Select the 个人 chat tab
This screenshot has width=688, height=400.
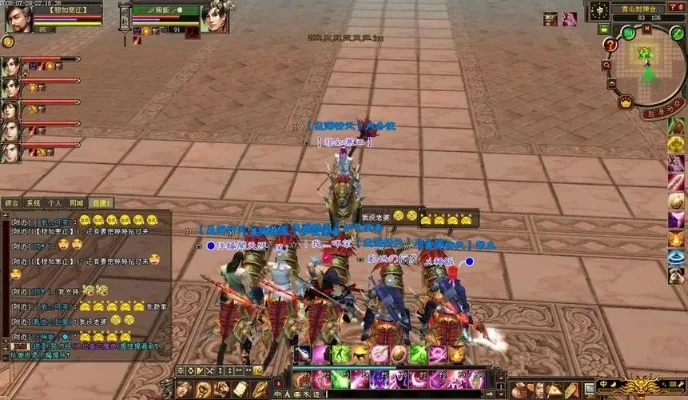(x=55, y=201)
